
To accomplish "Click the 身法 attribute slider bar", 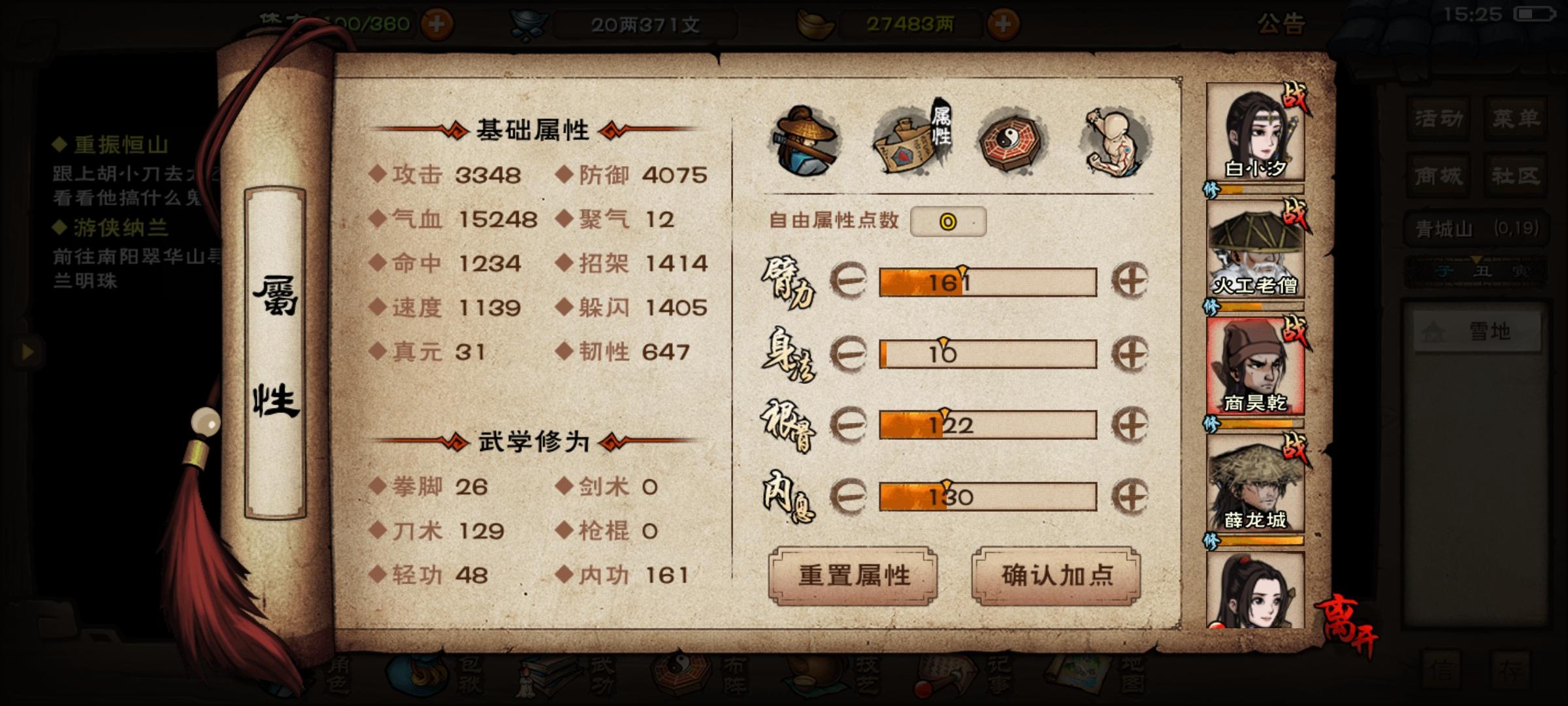I will 987,355.
